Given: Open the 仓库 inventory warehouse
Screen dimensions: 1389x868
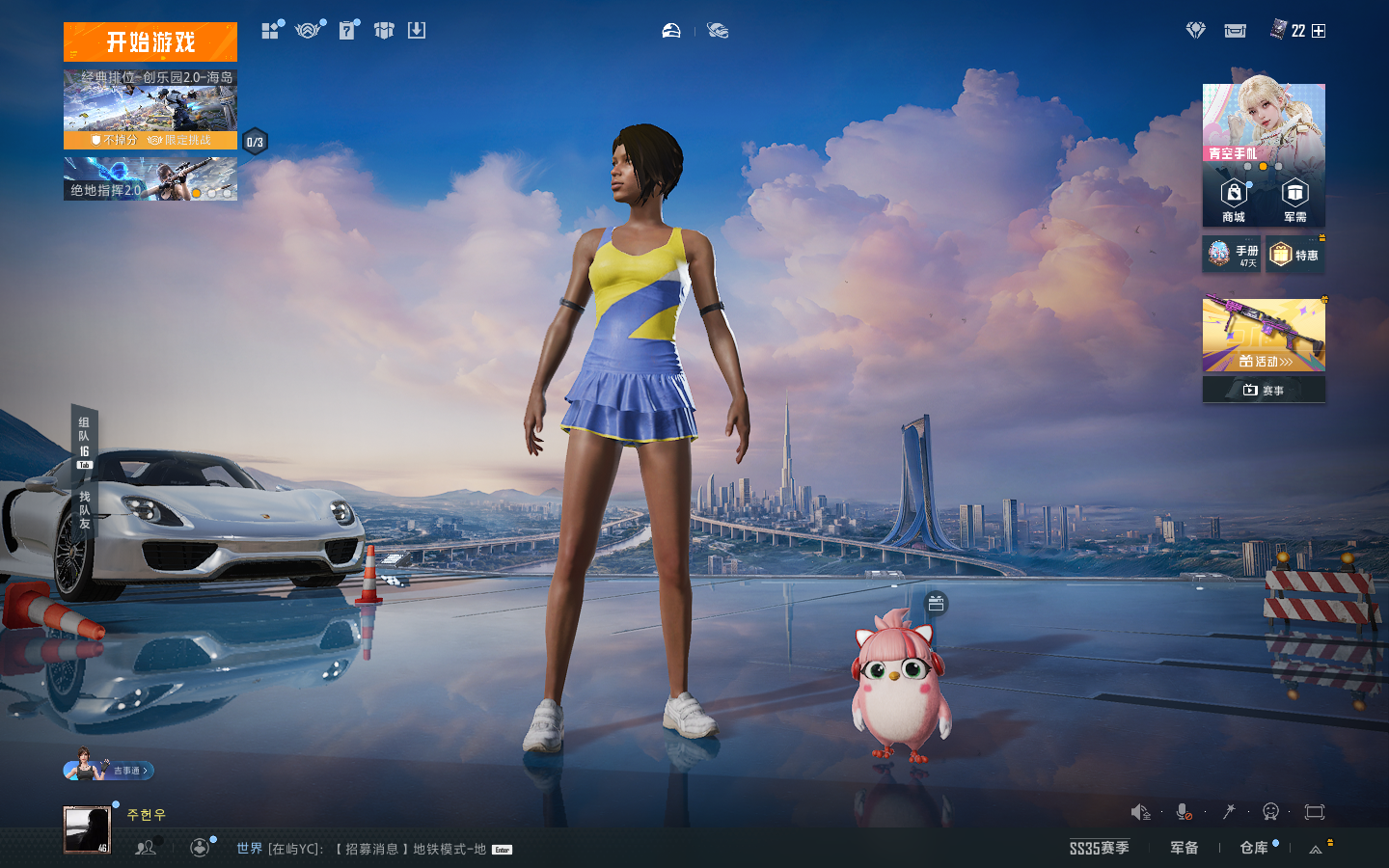Looking at the screenshot, I should [1254, 848].
